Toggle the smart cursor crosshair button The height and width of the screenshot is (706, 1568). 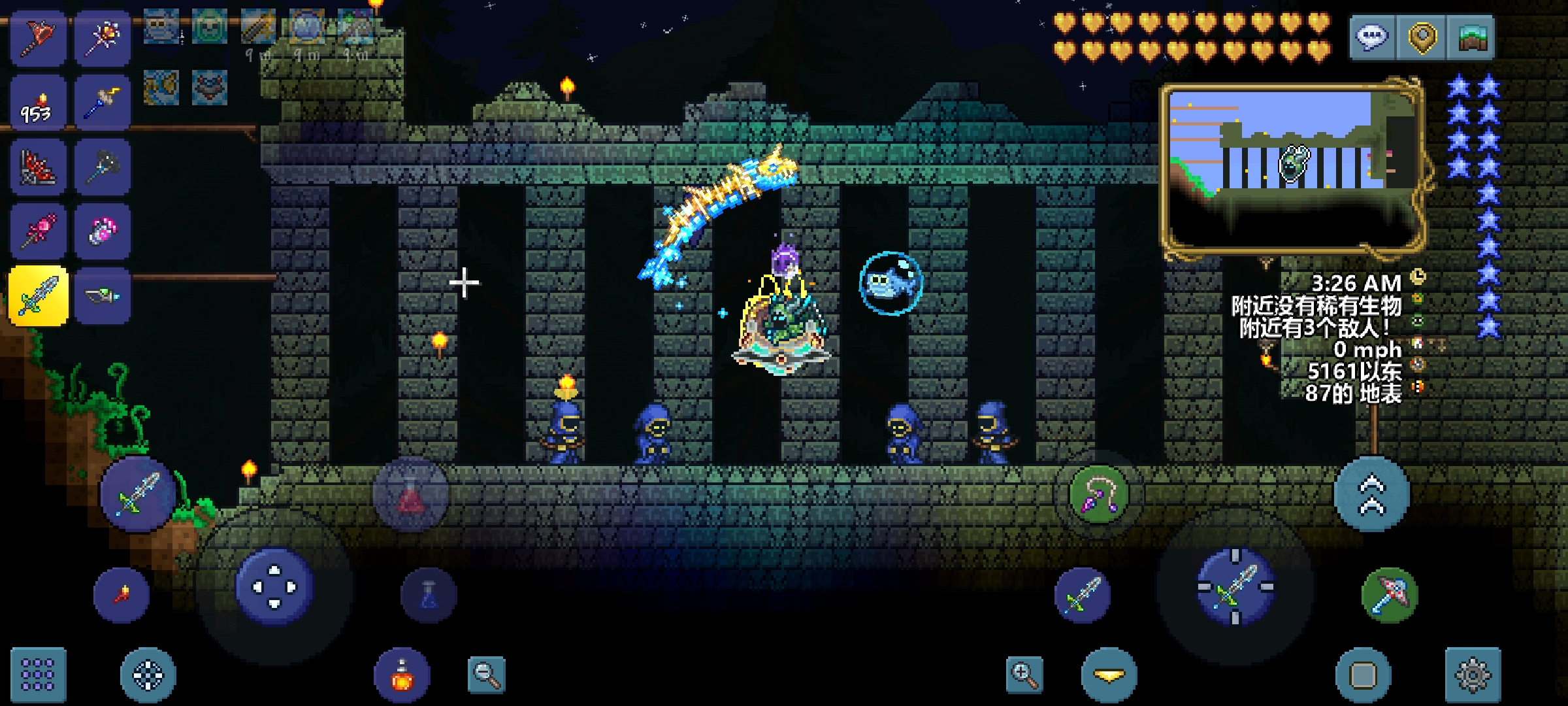[x=148, y=675]
